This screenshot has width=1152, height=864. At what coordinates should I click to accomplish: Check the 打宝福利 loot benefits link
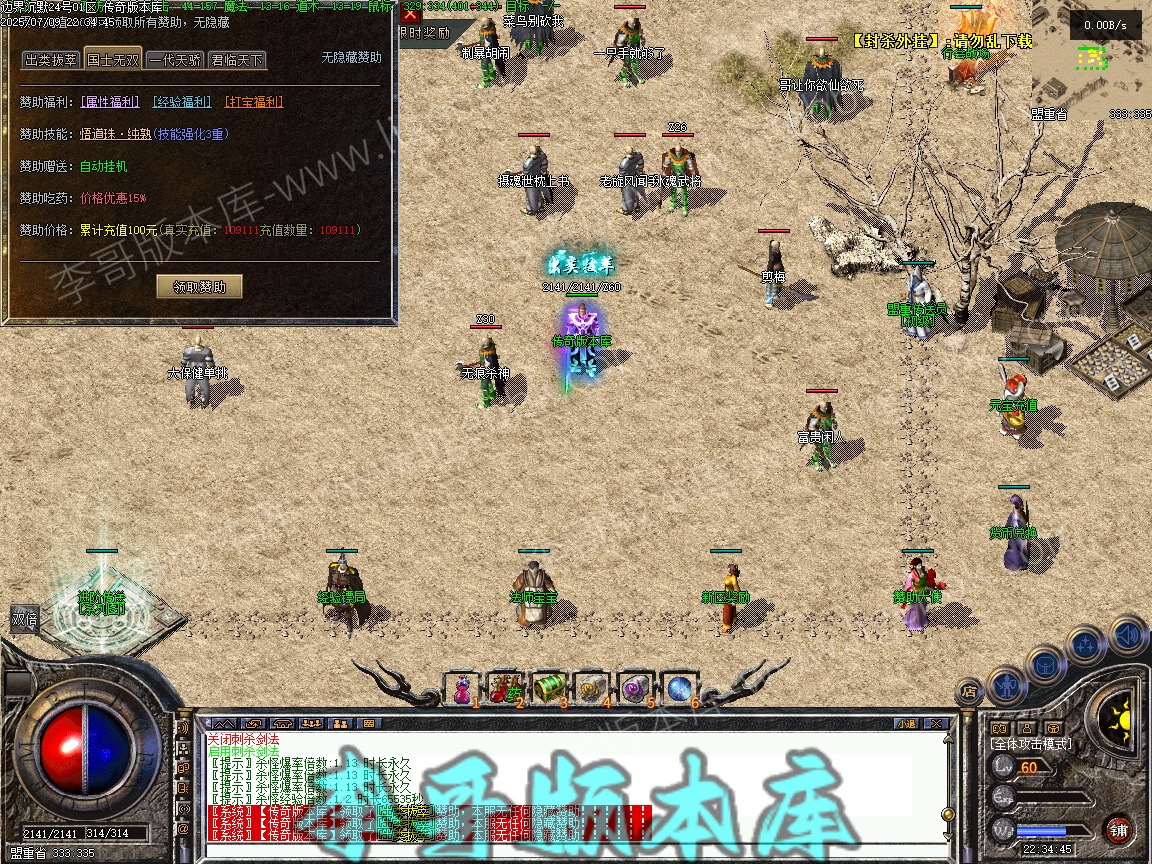[254, 102]
